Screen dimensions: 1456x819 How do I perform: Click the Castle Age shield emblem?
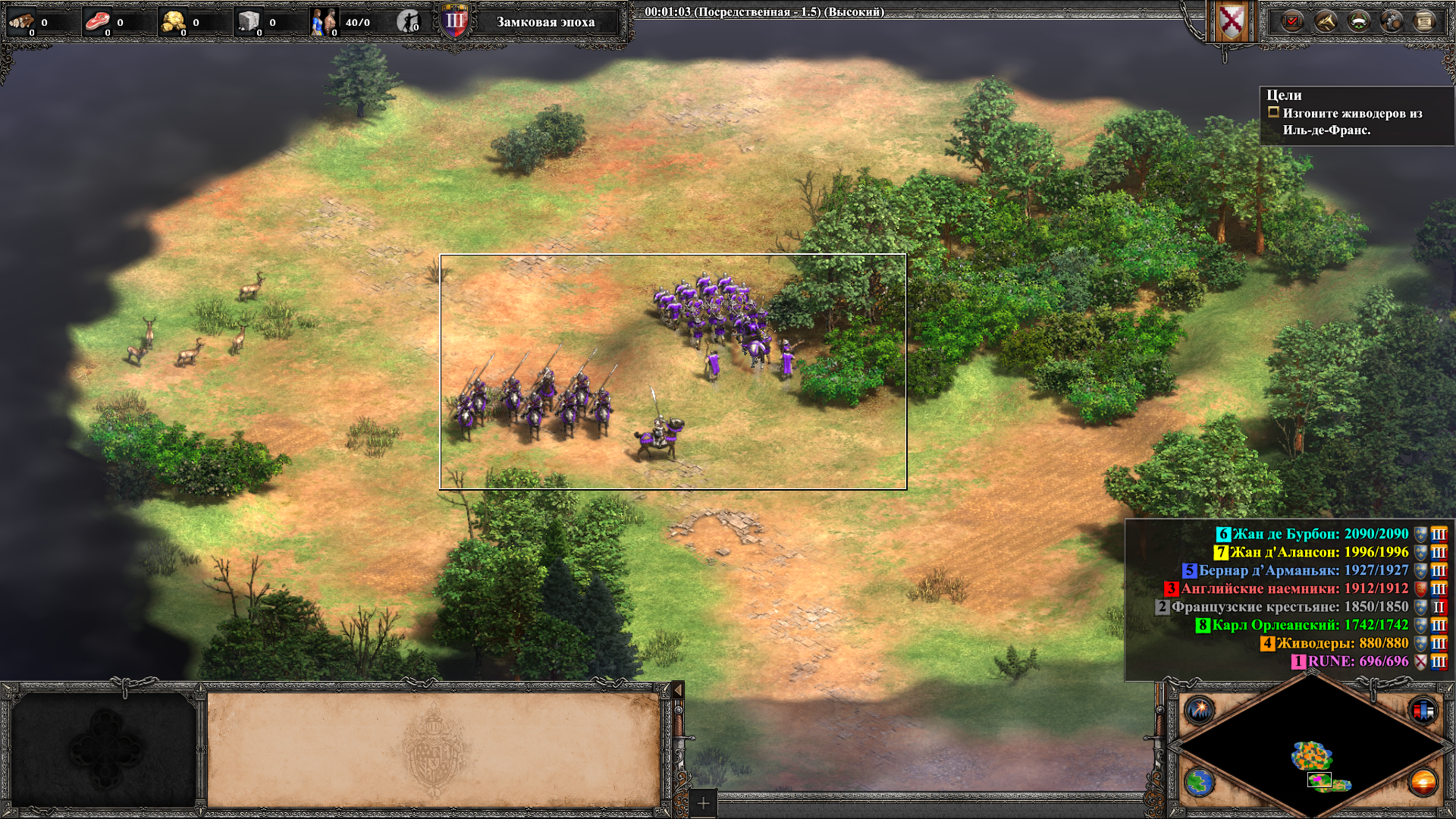(455, 21)
